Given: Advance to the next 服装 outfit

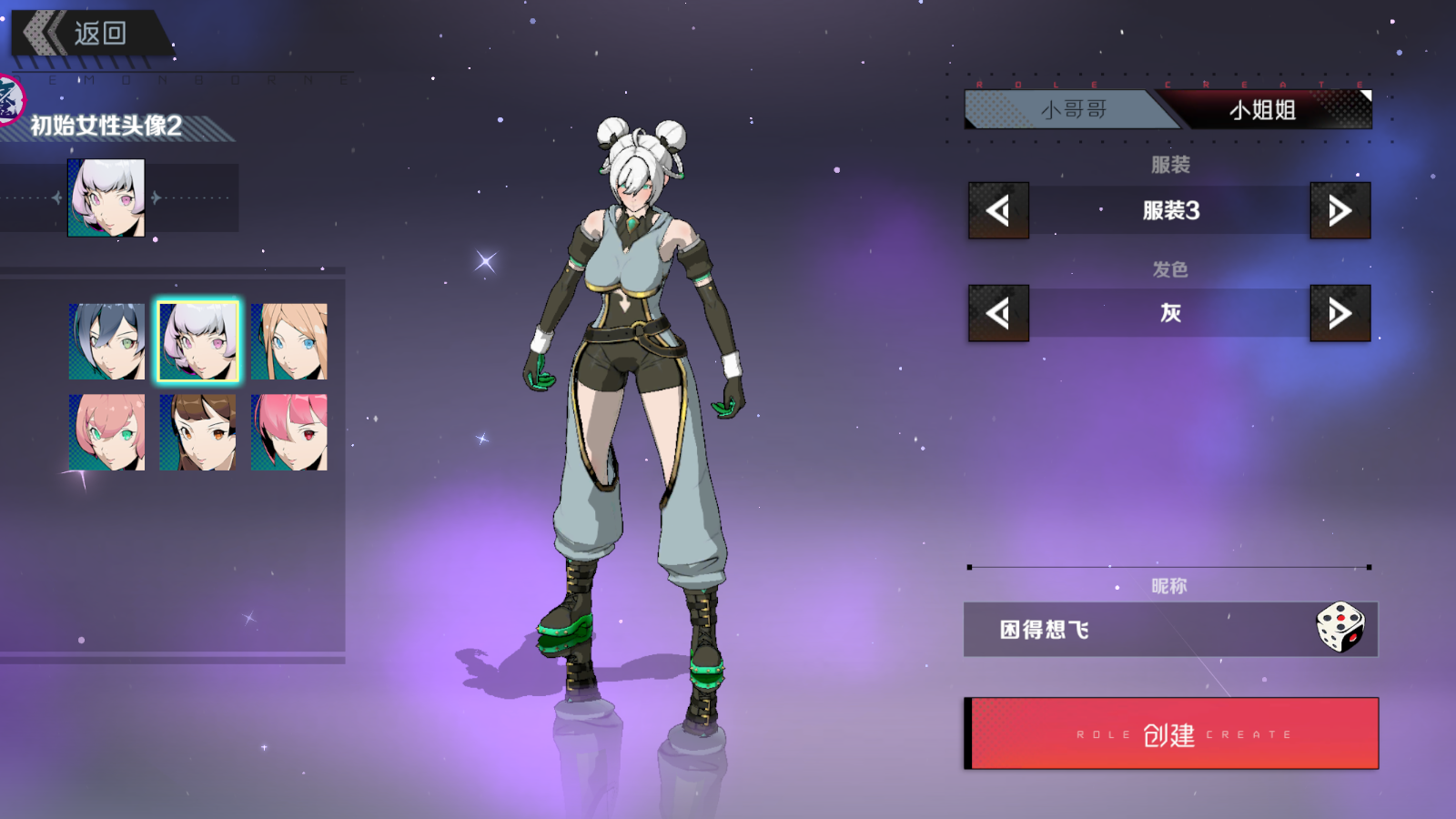Looking at the screenshot, I should (1340, 210).
